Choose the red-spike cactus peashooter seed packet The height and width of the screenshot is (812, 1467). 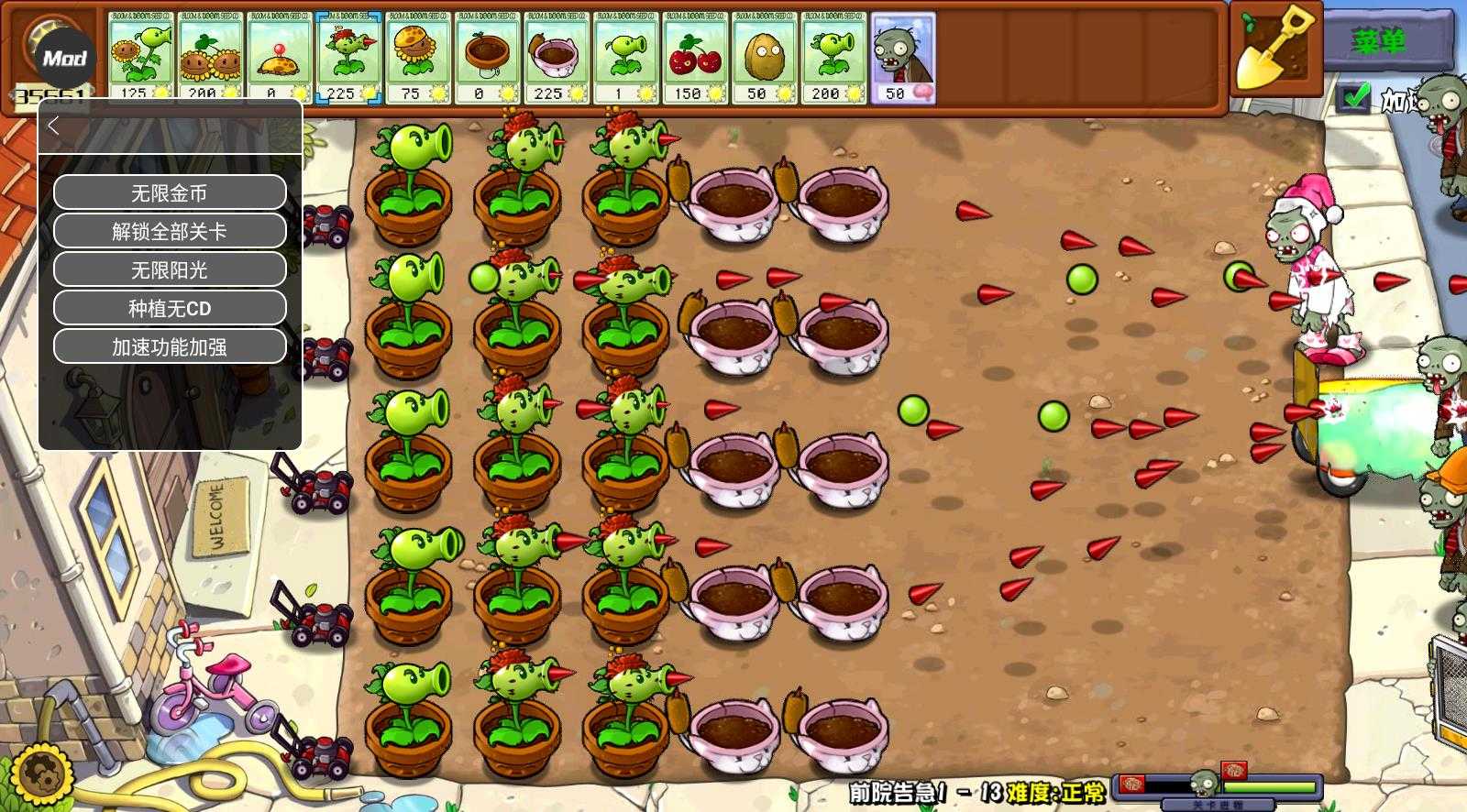(x=348, y=57)
